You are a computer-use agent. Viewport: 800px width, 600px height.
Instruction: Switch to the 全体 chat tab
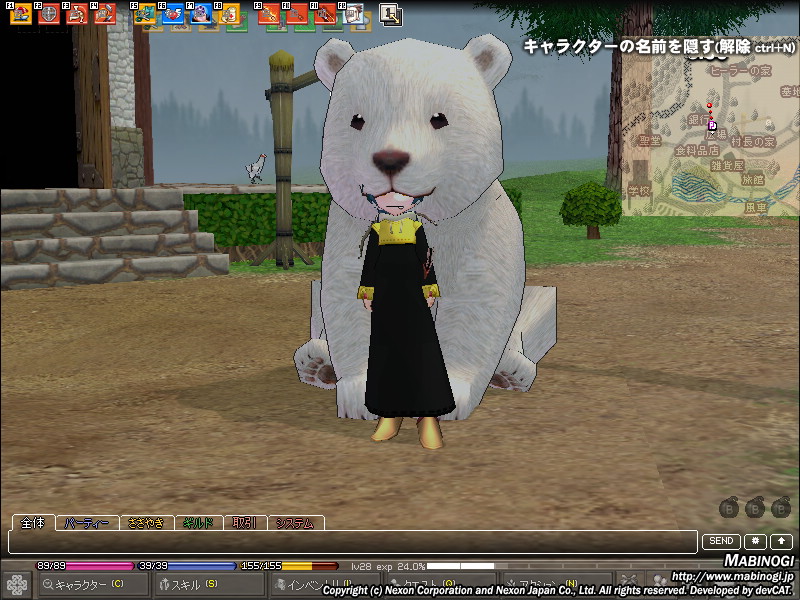tap(32, 523)
